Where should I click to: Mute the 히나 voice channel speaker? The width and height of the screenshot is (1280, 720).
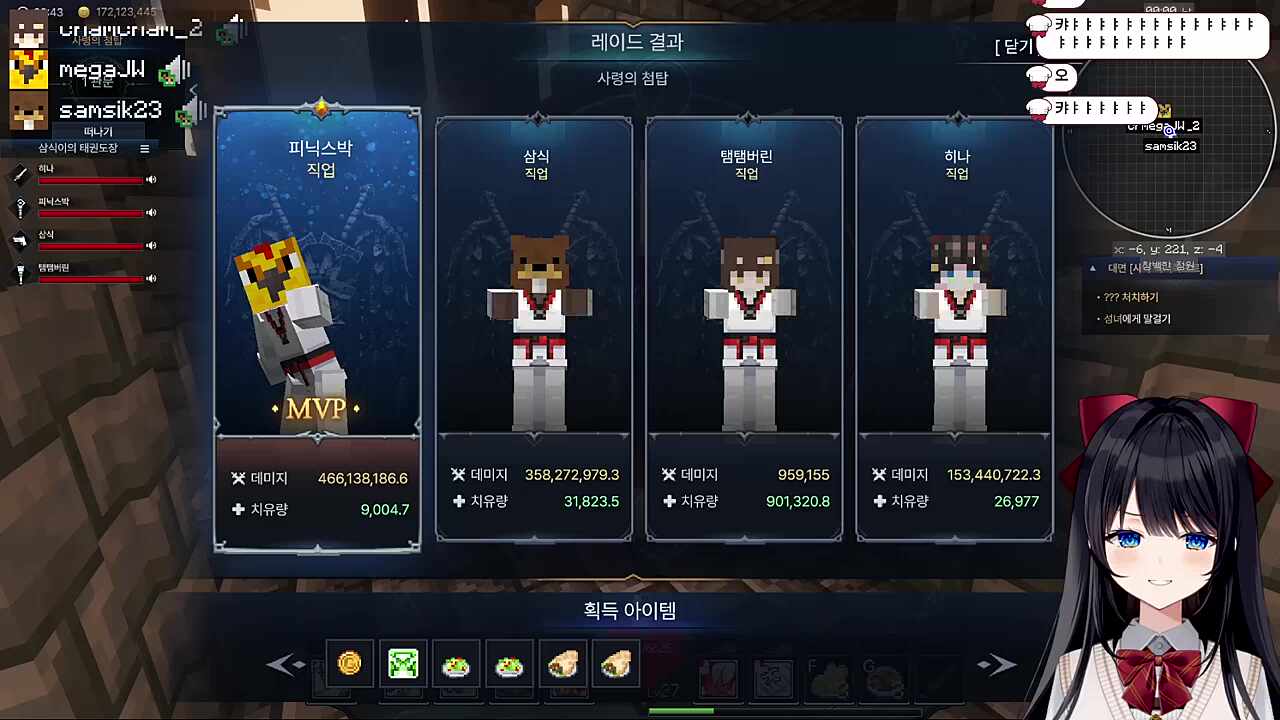(151, 180)
